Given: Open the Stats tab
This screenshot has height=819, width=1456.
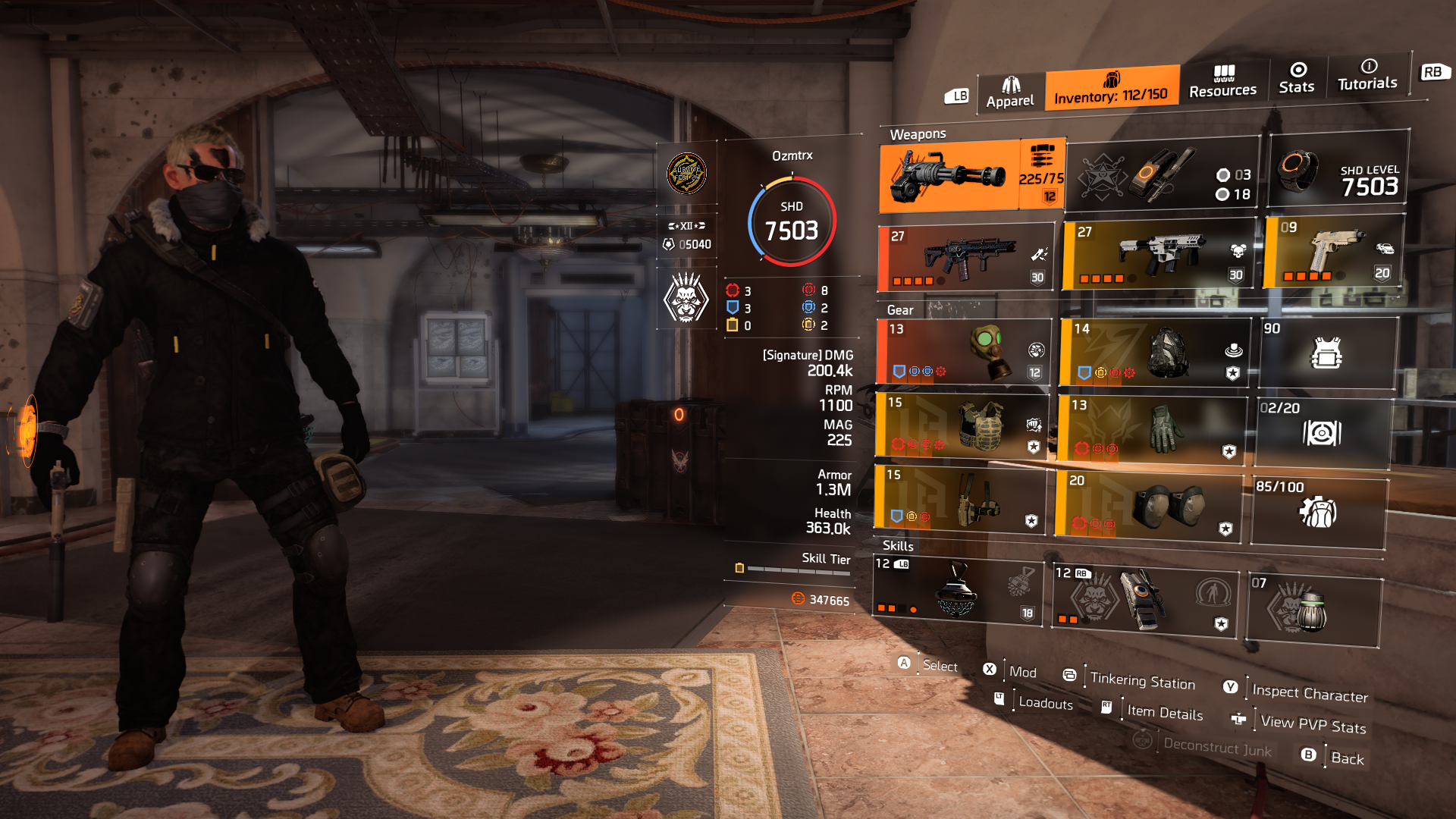Looking at the screenshot, I should point(1297,80).
